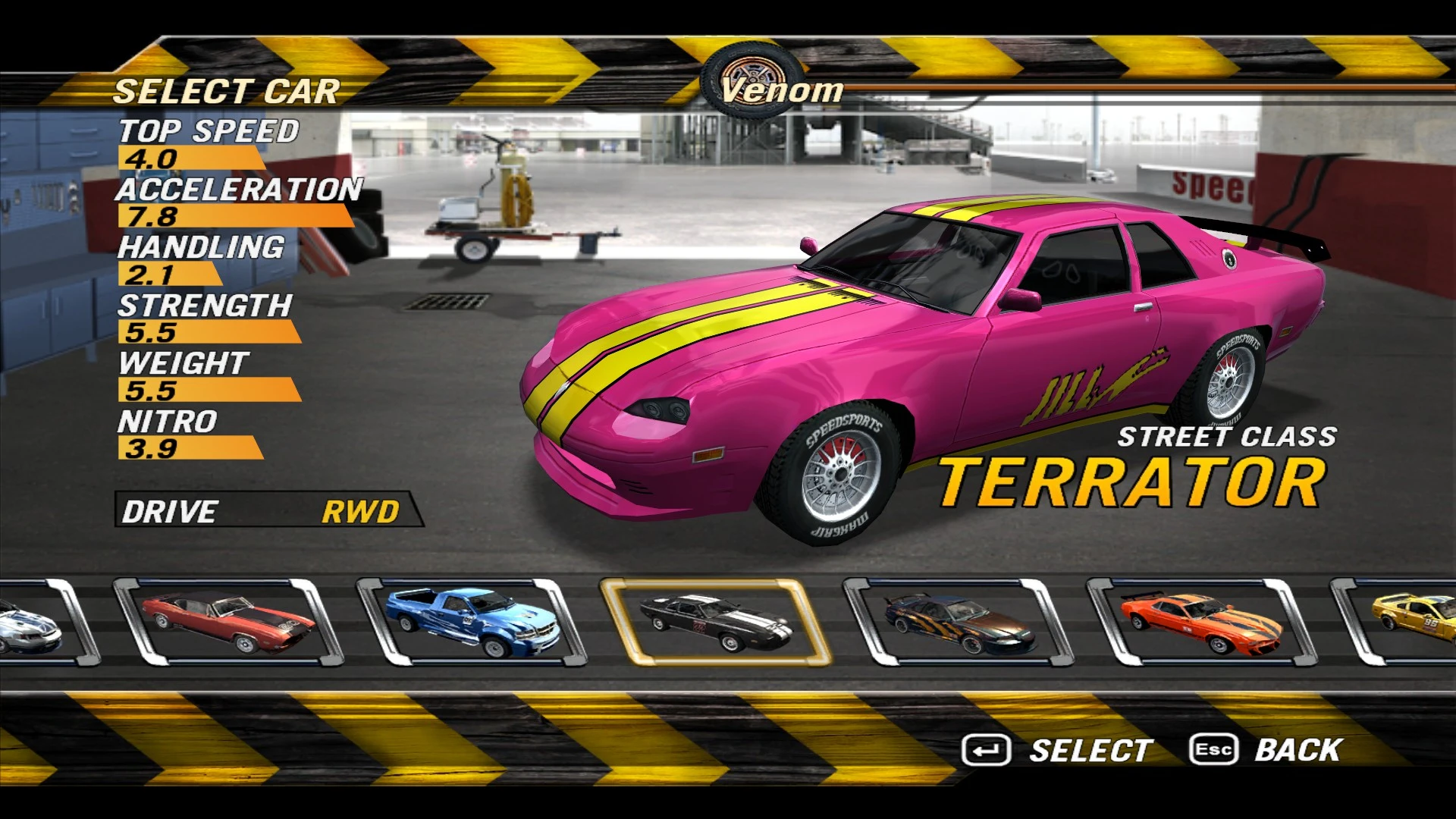Click the Esc key icon beside BACK
The height and width of the screenshot is (819, 1456).
(x=1214, y=750)
